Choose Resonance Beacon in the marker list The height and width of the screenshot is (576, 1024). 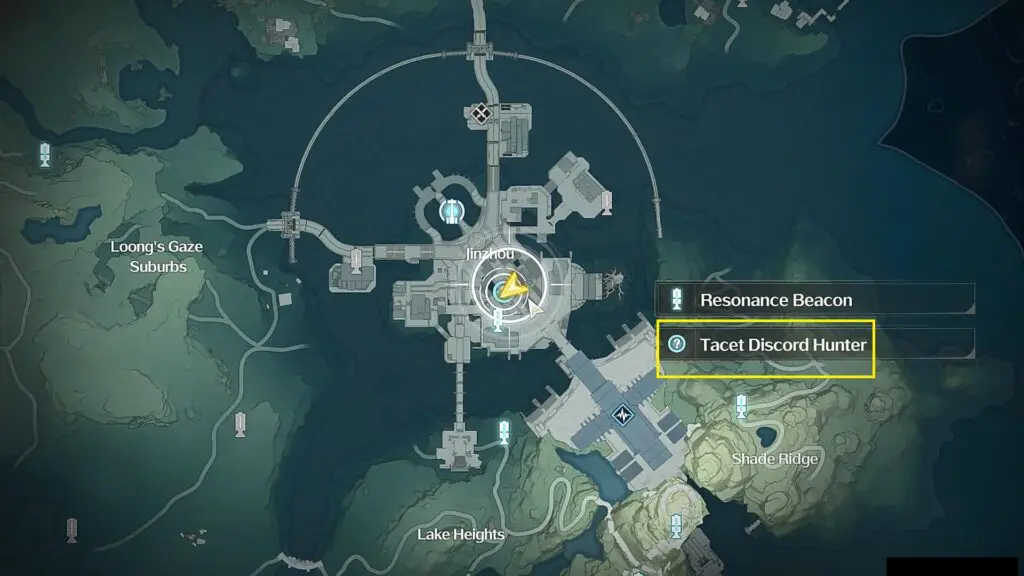tap(775, 299)
